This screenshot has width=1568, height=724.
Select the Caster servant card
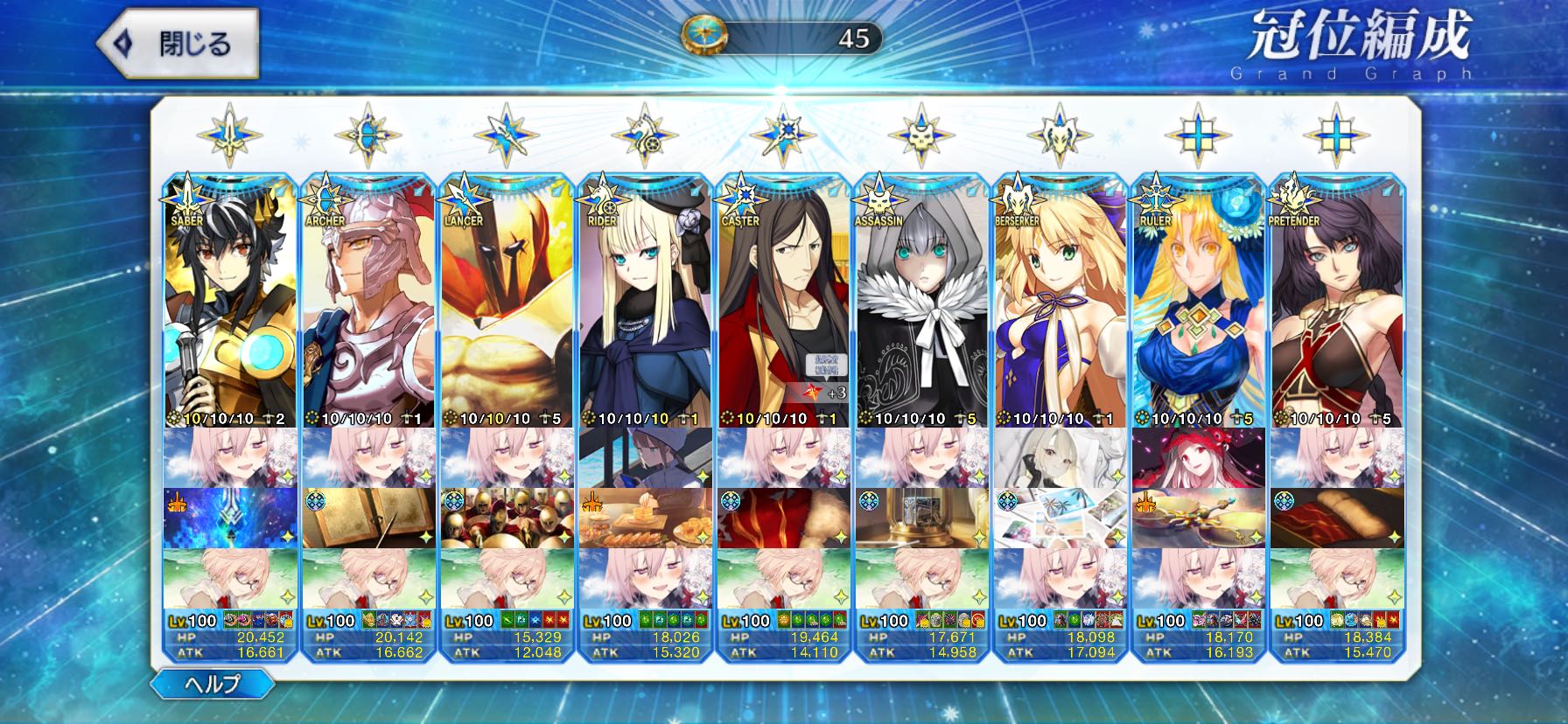[784, 306]
